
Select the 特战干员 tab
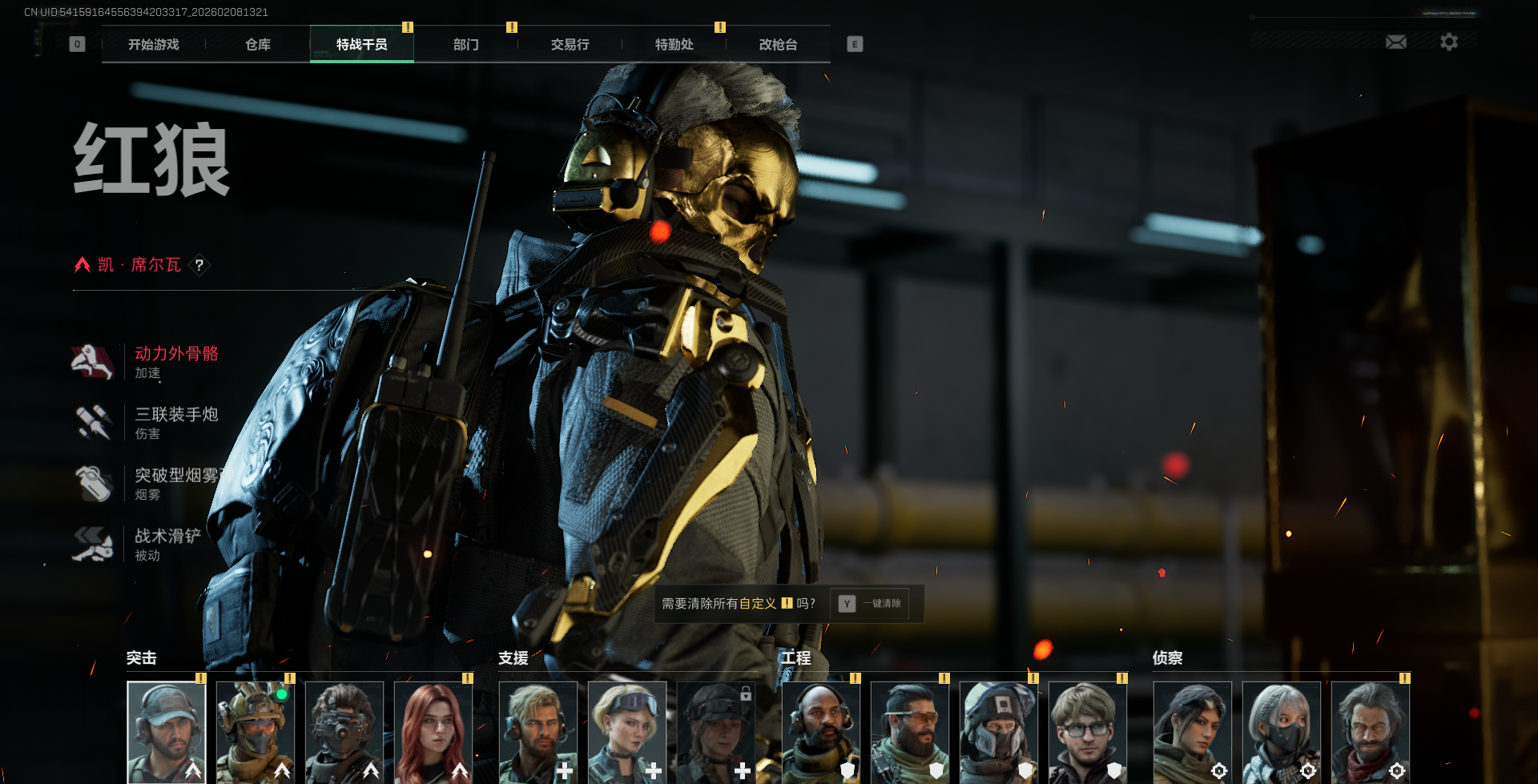pos(362,45)
